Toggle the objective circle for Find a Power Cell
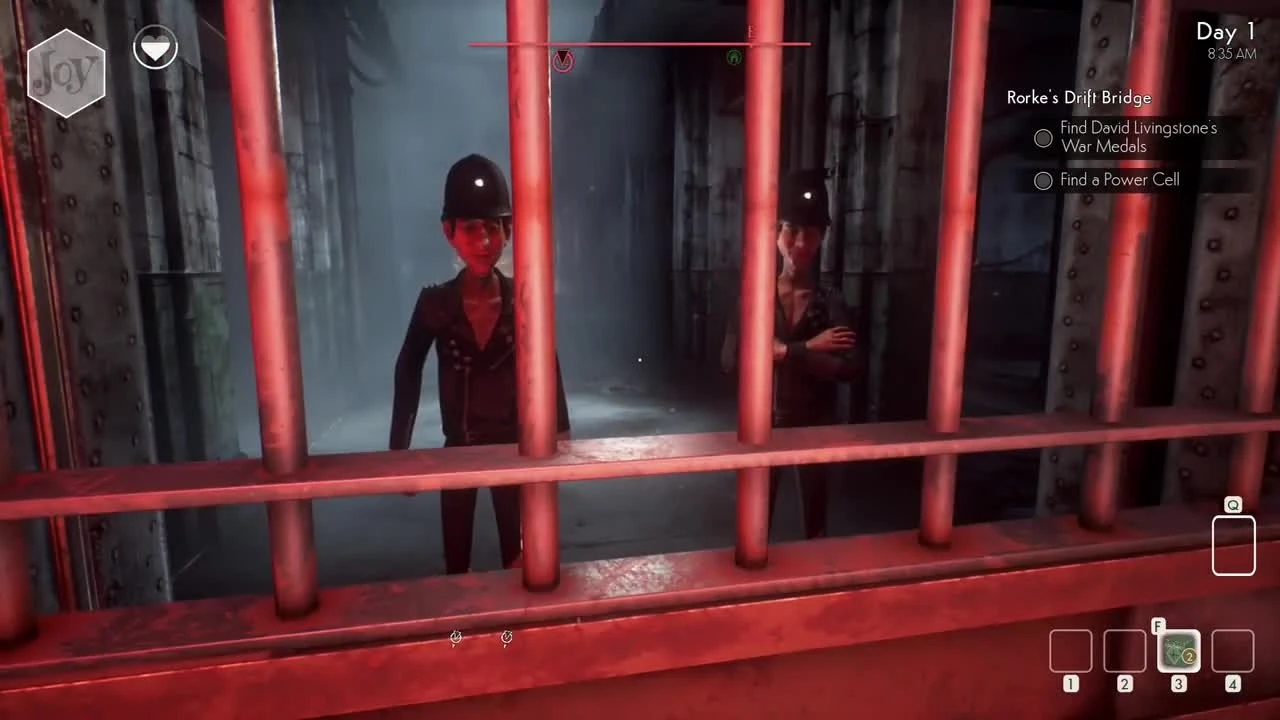This screenshot has width=1280, height=720. click(x=1043, y=181)
